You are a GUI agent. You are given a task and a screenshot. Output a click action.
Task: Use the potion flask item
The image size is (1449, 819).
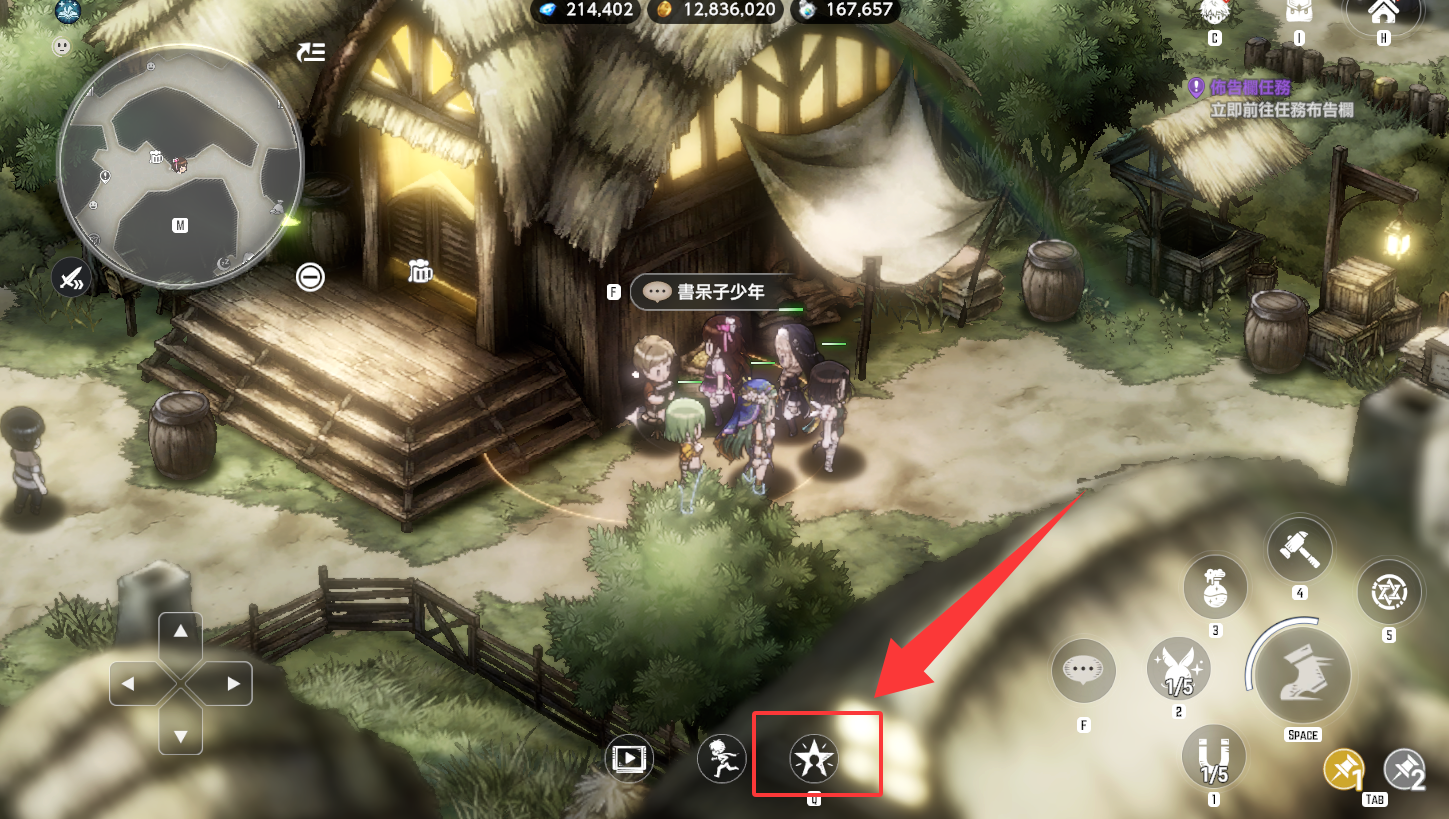click(x=1215, y=587)
